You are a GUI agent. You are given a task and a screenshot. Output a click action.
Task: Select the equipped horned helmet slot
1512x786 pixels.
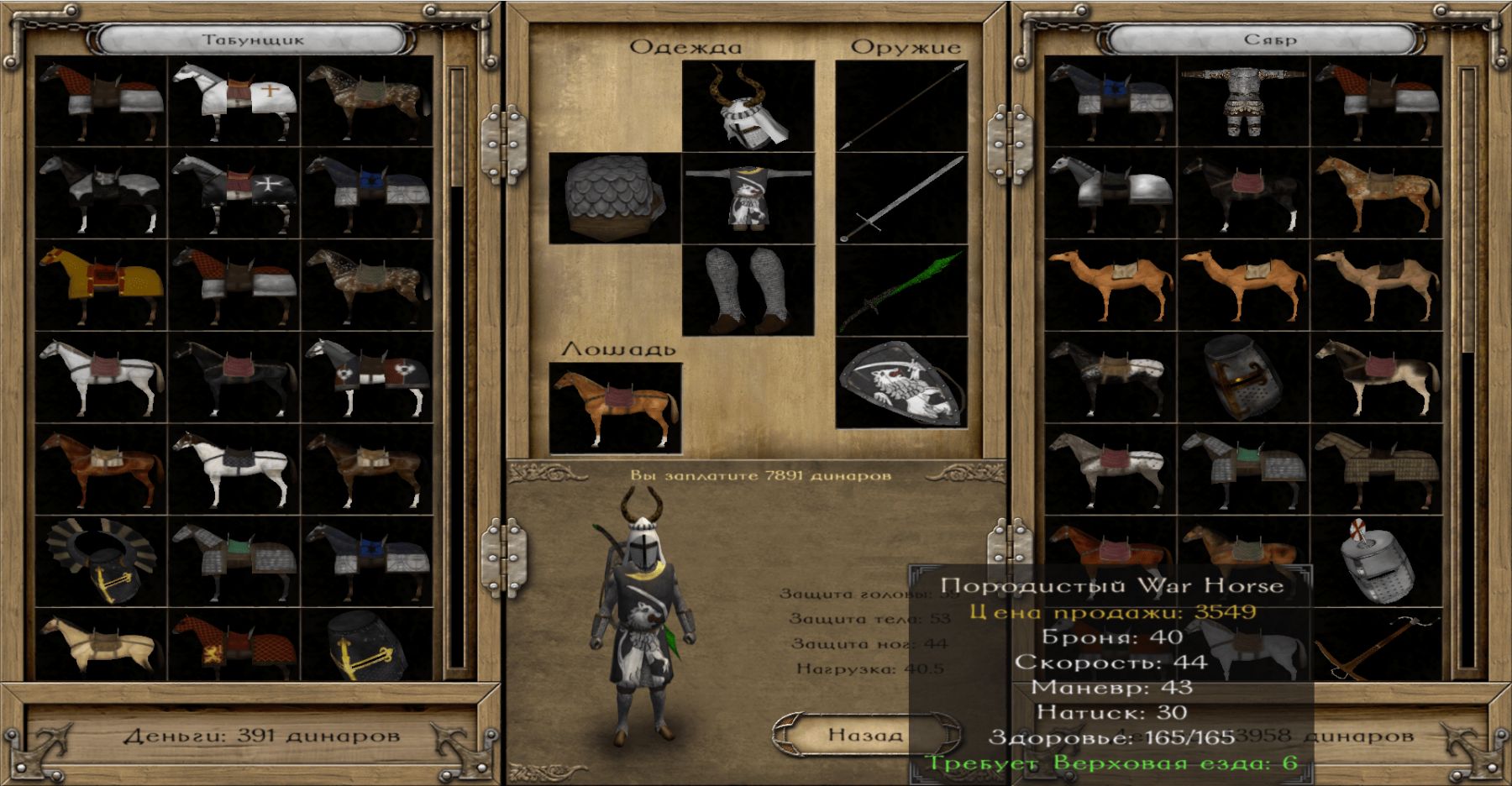coord(748,106)
